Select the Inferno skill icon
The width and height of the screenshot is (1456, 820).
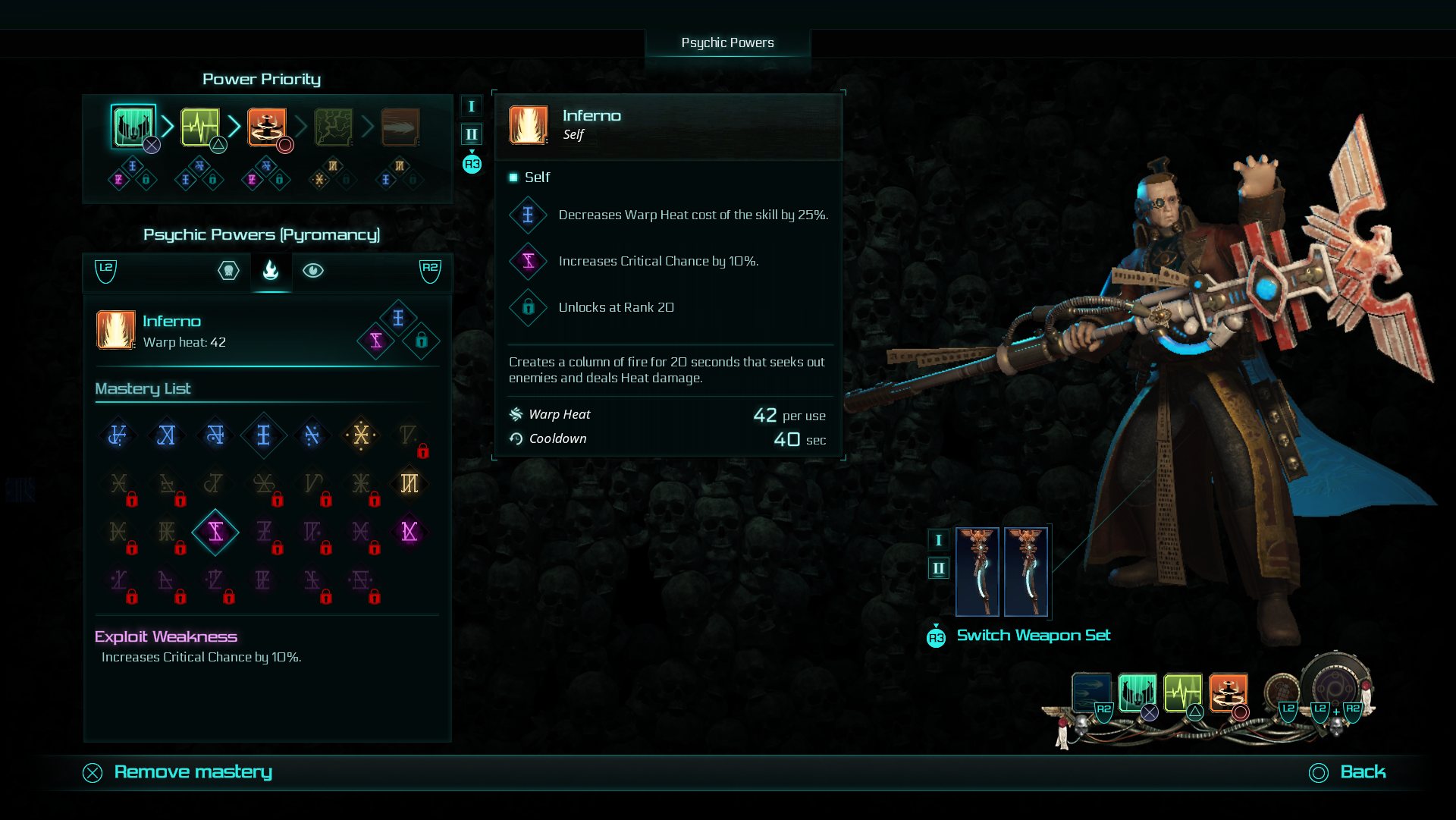pyautogui.click(x=115, y=331)
